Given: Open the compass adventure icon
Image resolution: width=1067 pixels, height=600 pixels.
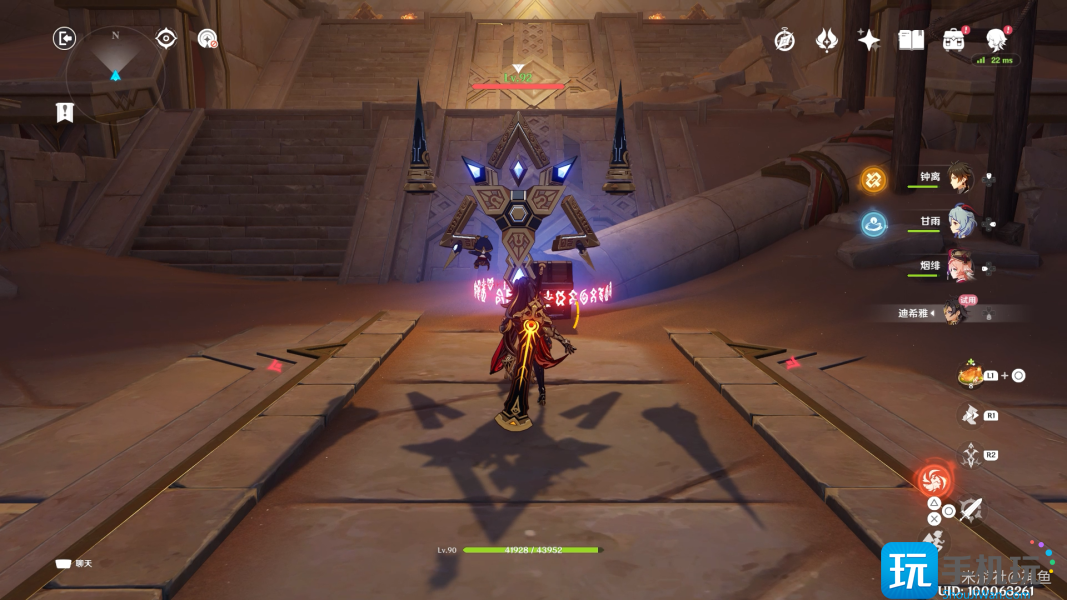Looking at the screenshot, I should pyautogui.click(x=785, y=40).
